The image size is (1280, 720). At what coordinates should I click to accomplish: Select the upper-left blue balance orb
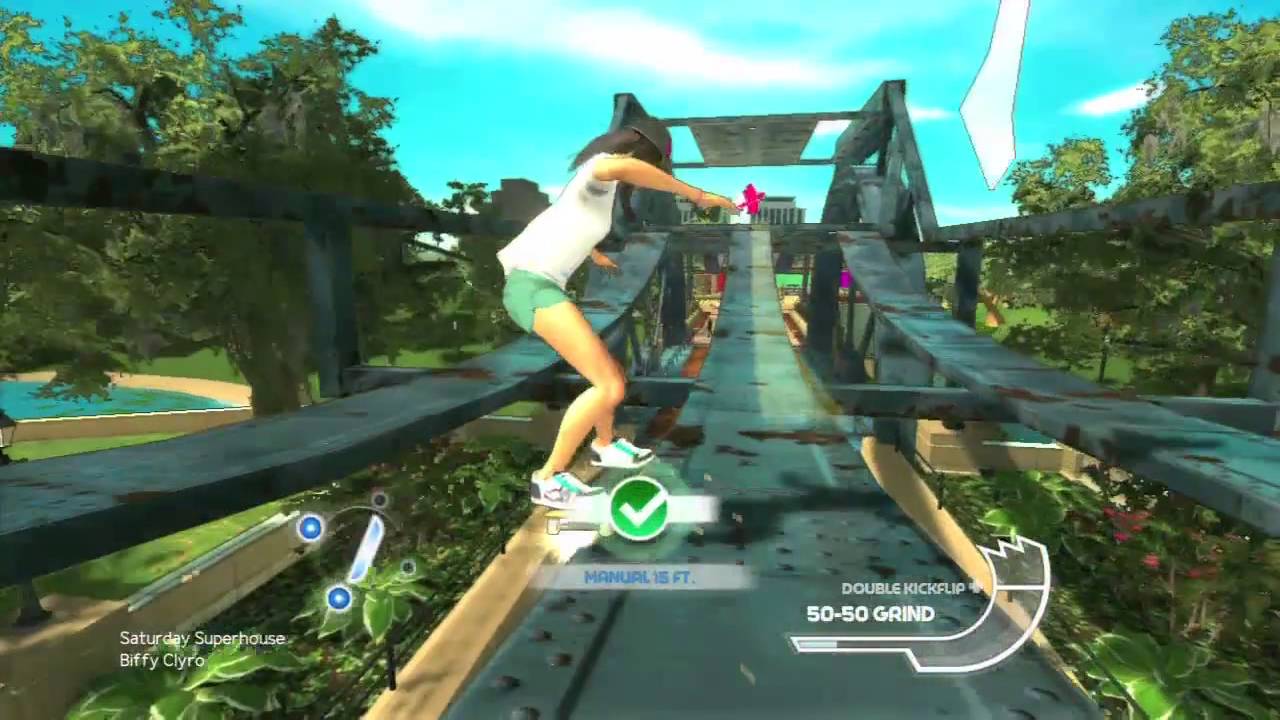tap(311, 528)
